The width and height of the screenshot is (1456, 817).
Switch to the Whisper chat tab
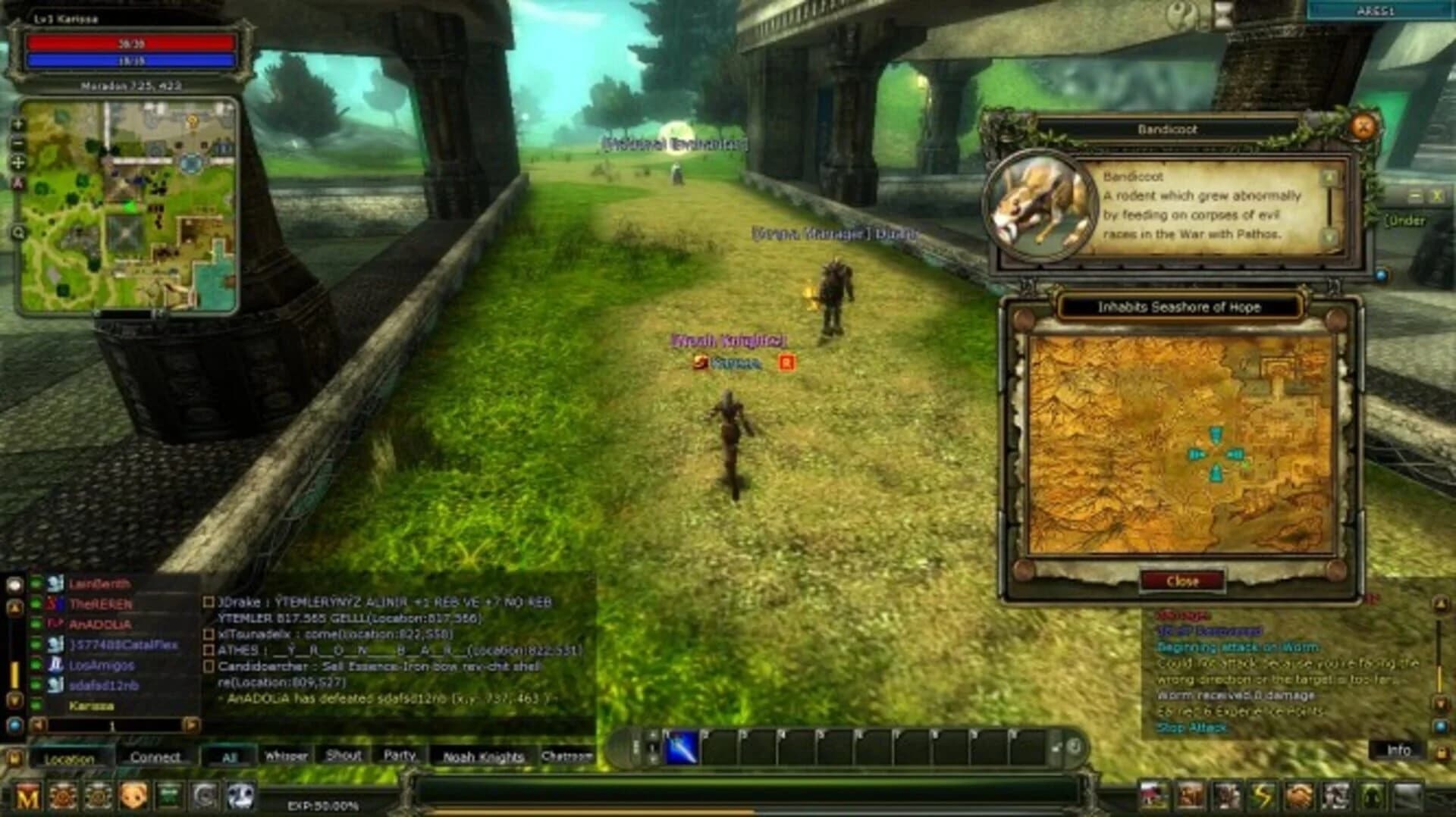click(288, 756)
